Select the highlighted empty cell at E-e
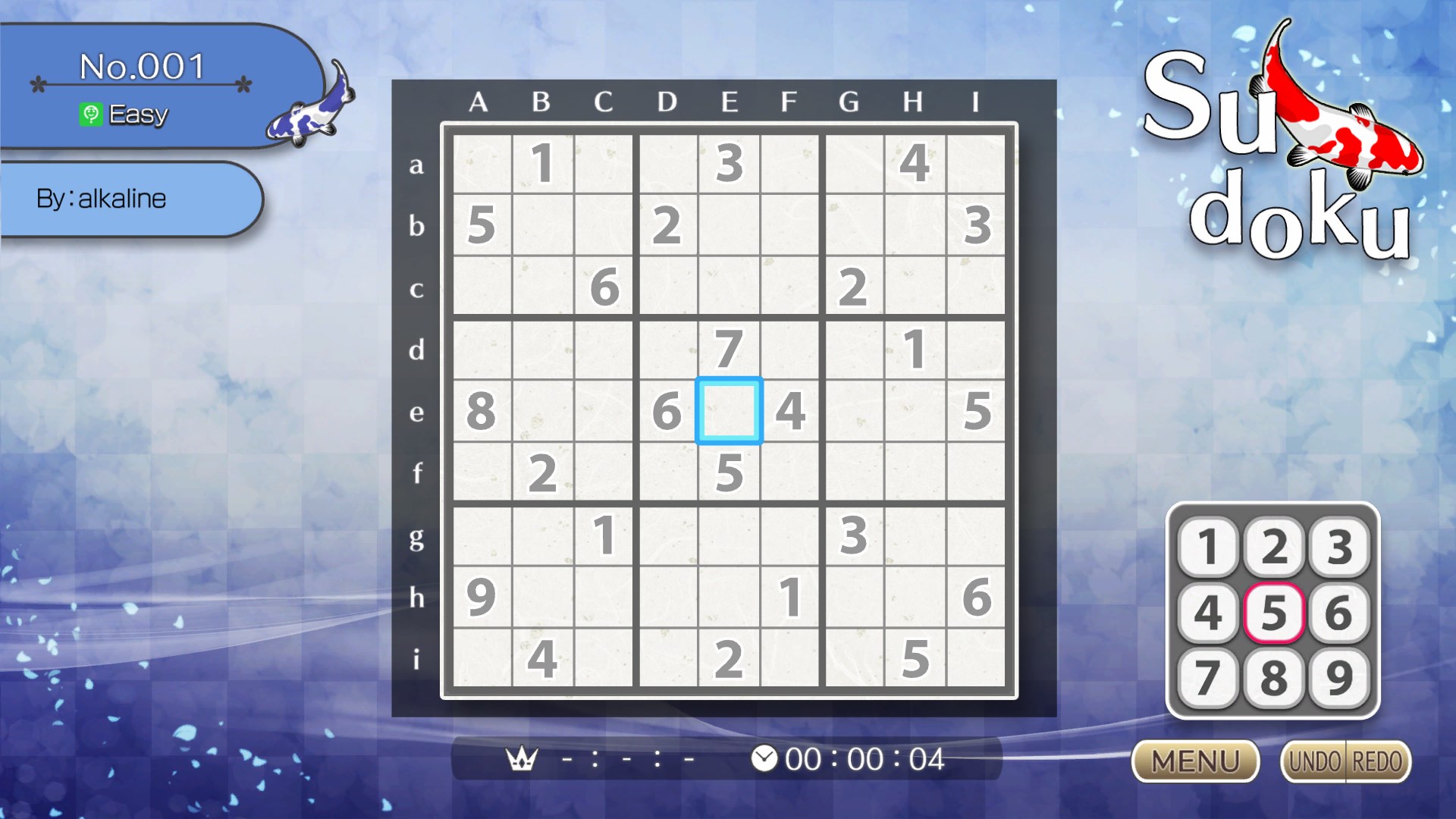 pos(730,412)
